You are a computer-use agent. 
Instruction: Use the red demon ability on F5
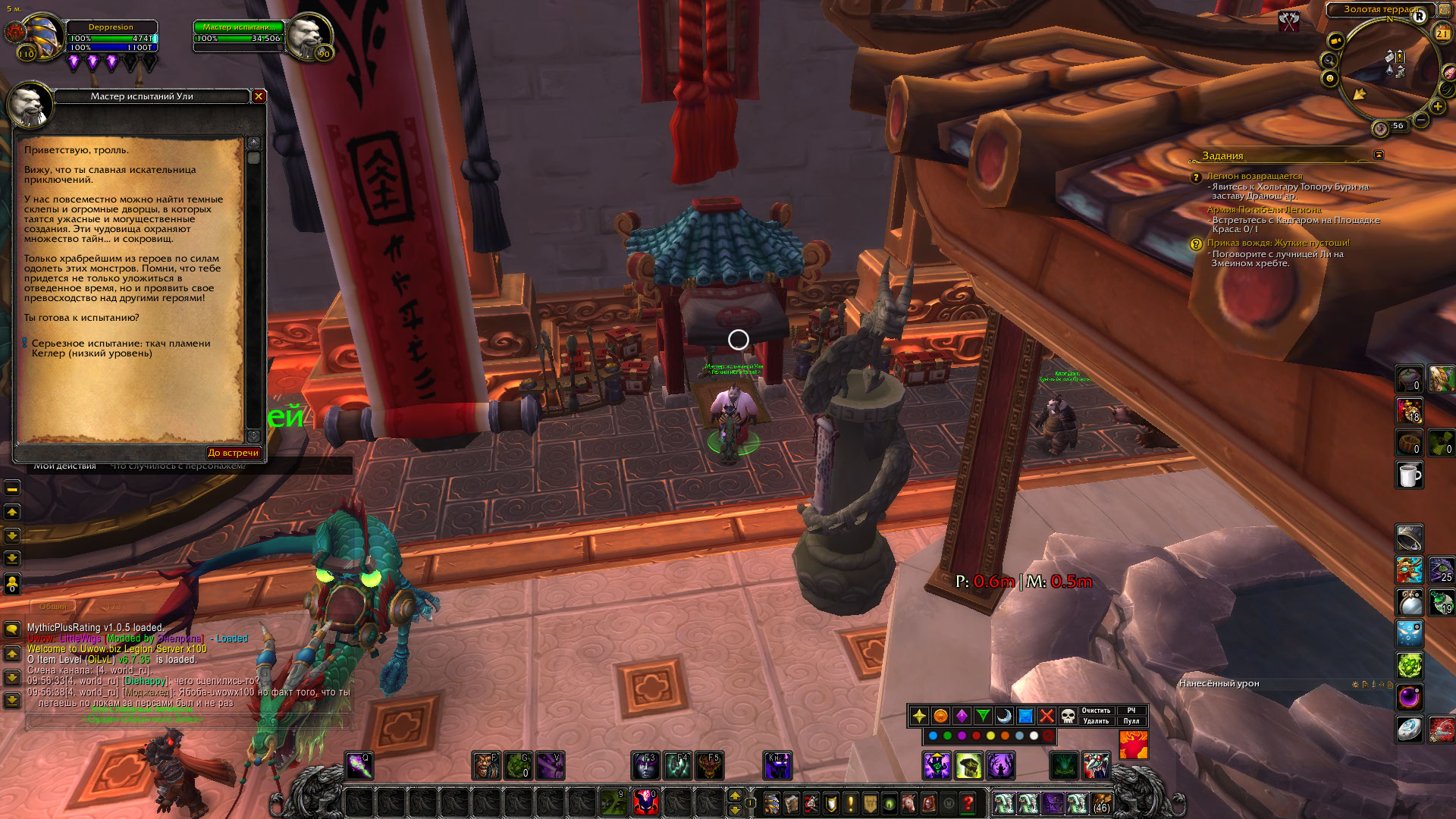(x=710, y=766)
